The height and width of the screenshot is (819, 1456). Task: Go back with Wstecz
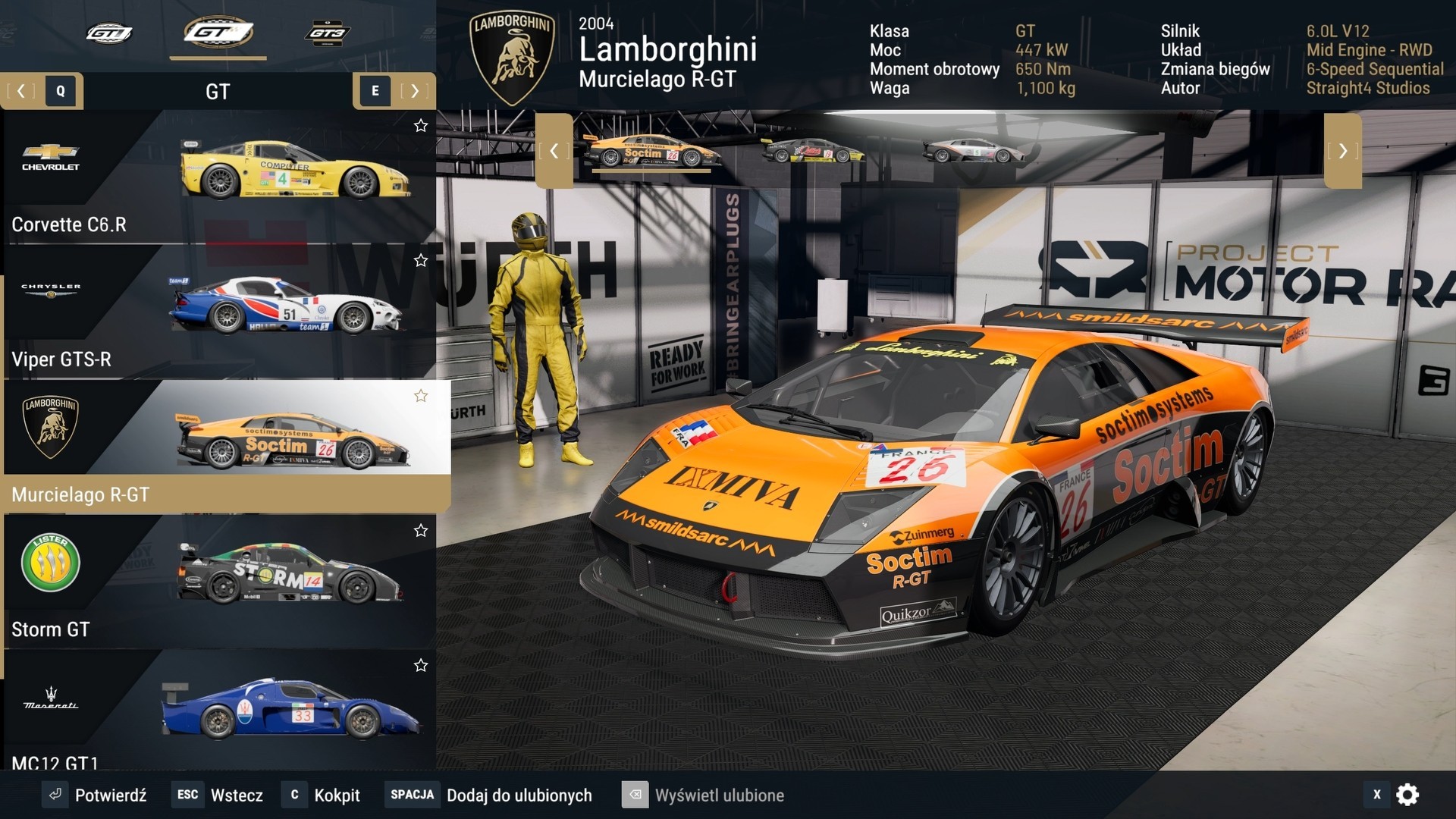click(220, 795)
